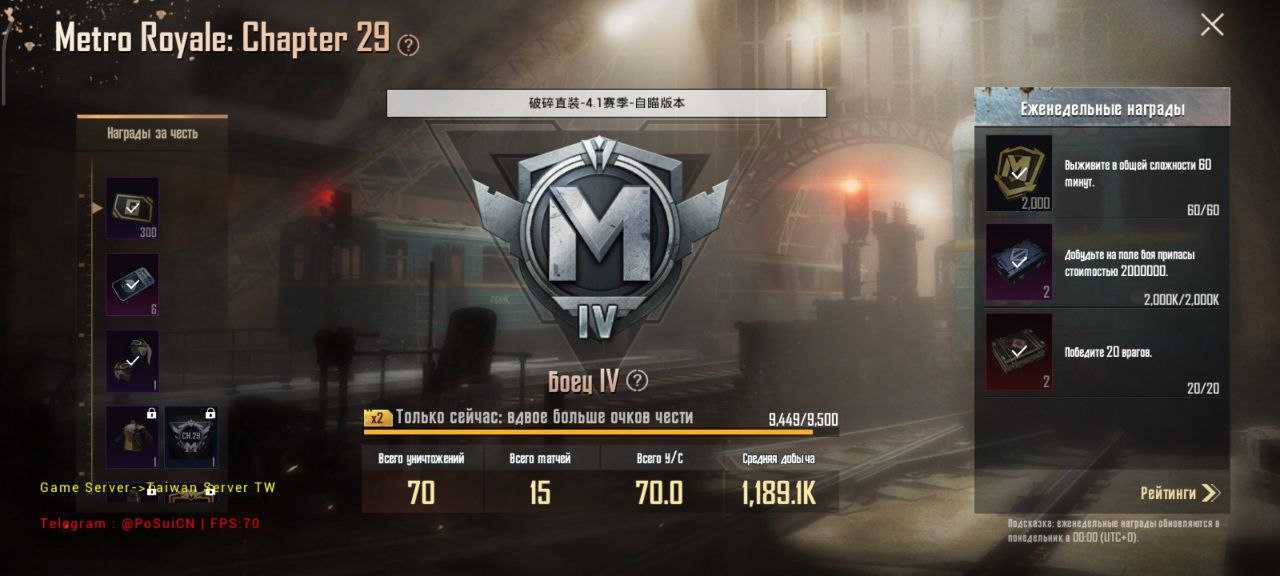Select the locked CH.29 badge reward
The height and width of the screenshot is (576, 1280).
(x=190, y=438)
